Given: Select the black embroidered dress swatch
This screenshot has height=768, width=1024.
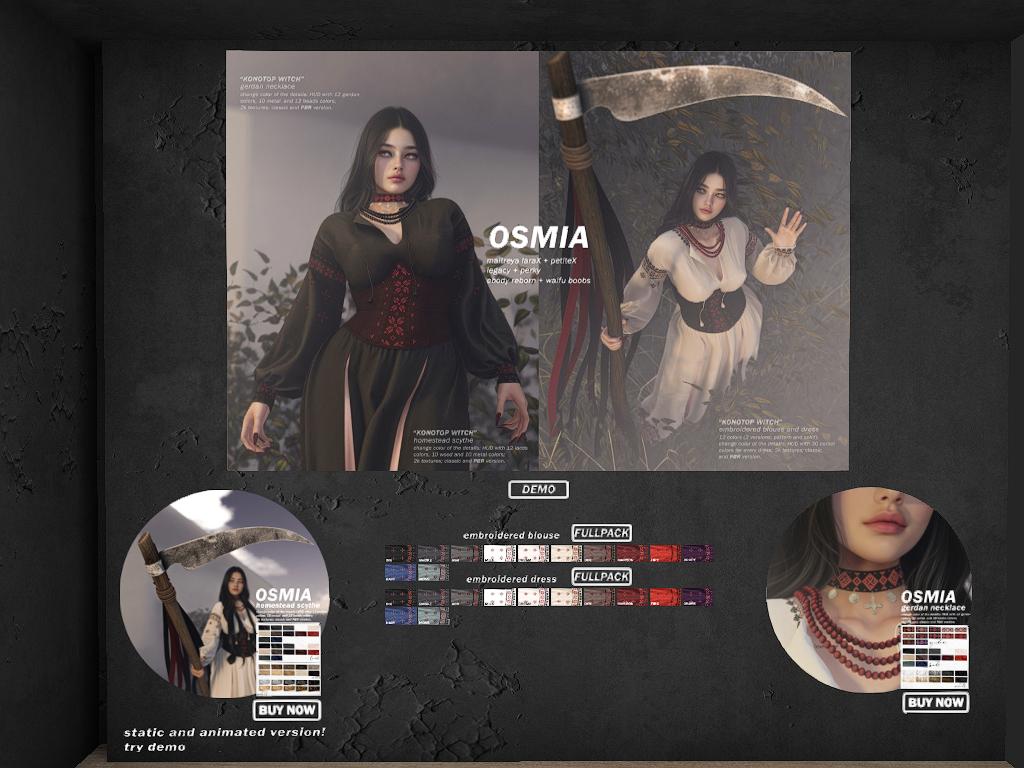Looking at the screenshot, I should coord(400,597).
